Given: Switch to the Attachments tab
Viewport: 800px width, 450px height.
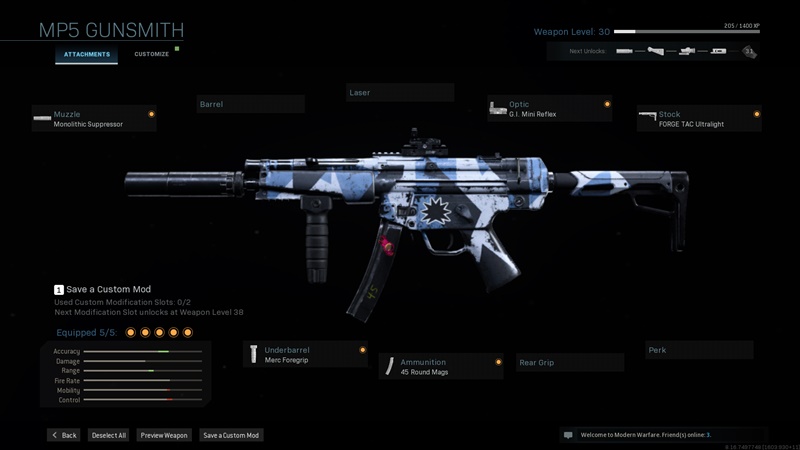Looking at the screenshot, I should [x=88, y=54].
